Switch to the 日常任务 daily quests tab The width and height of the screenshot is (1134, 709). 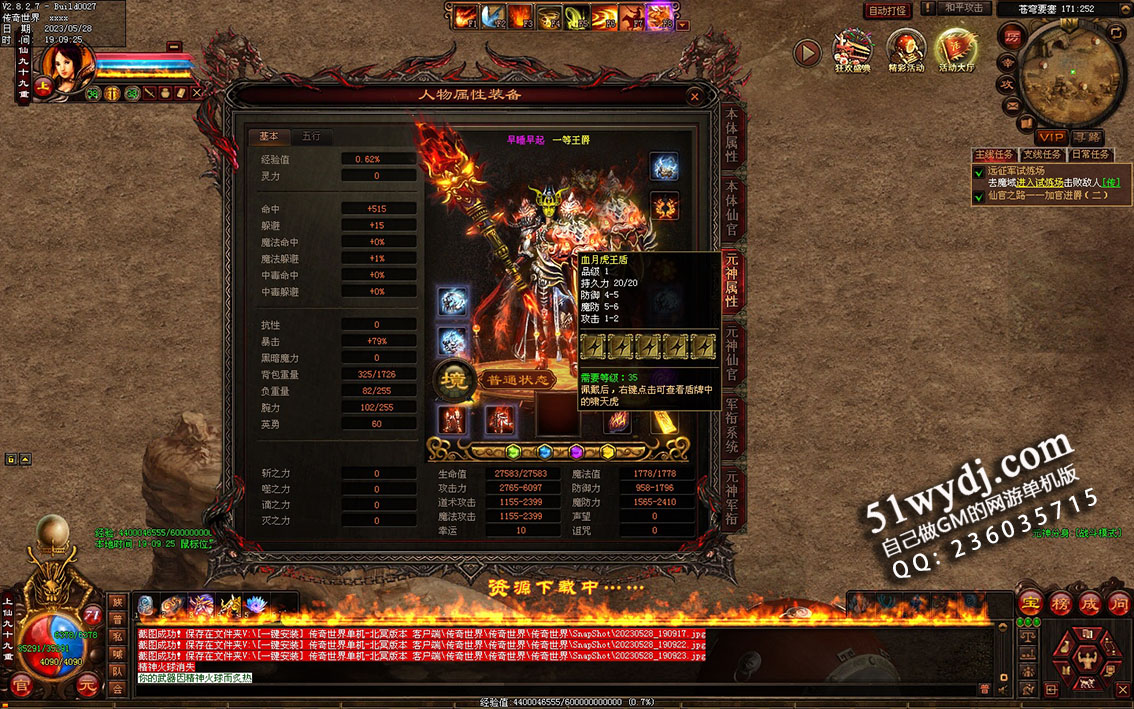click(1090, 155)
